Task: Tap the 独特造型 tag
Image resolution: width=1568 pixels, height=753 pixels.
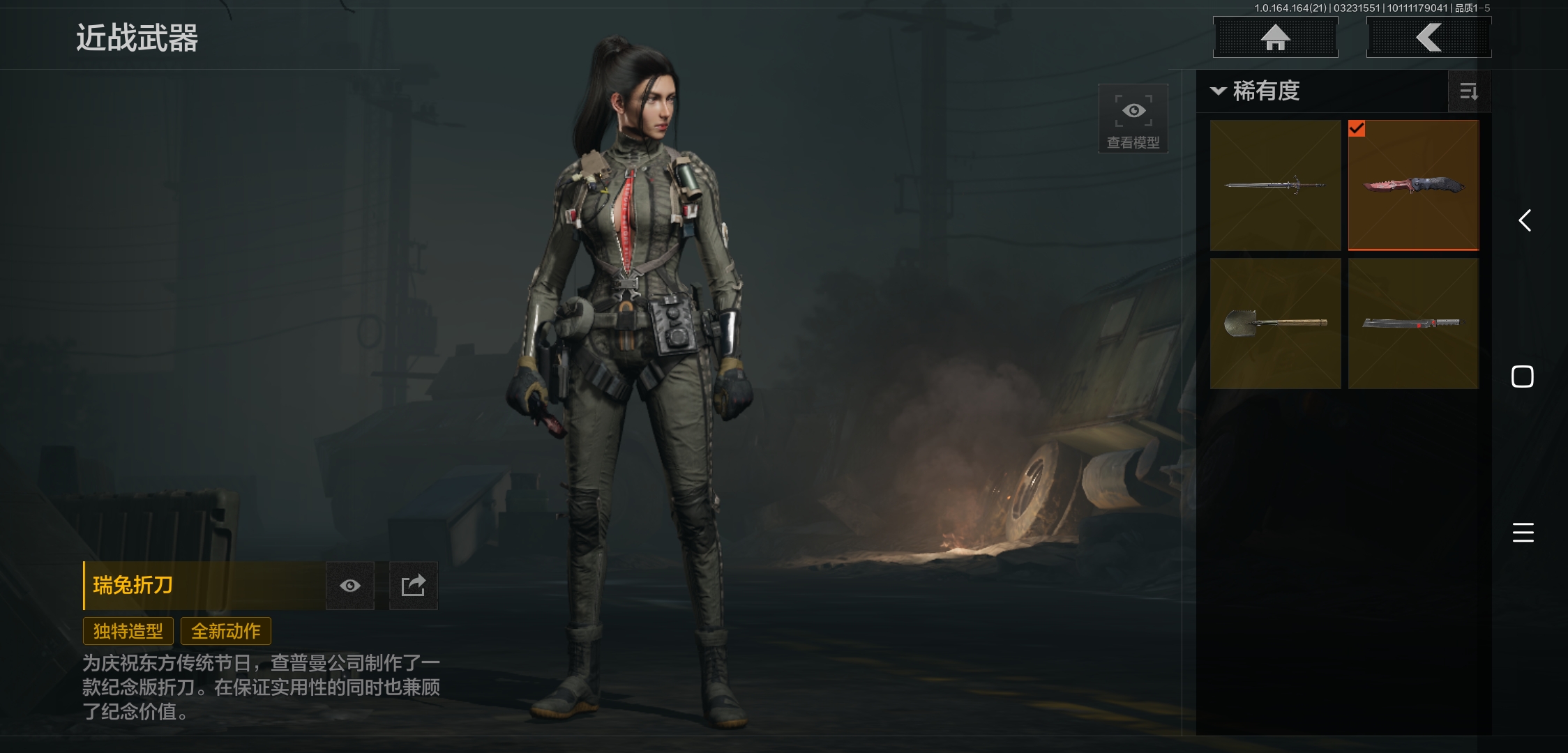Action: 128,632
